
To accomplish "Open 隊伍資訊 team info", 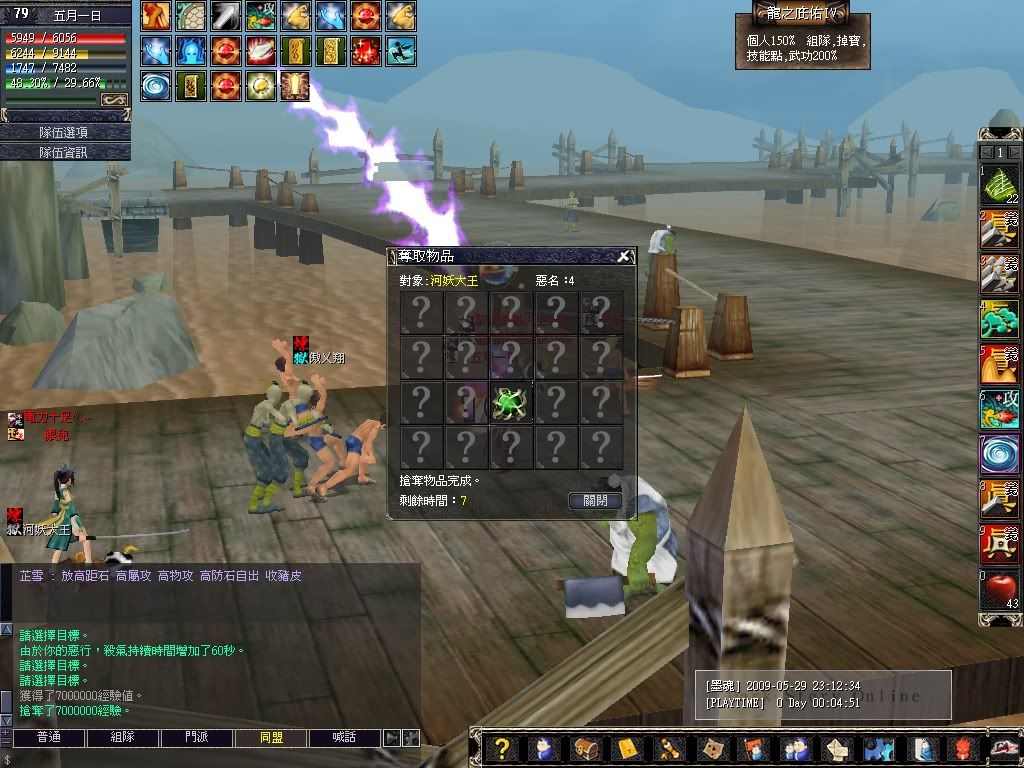I will (x=64, y=152).
